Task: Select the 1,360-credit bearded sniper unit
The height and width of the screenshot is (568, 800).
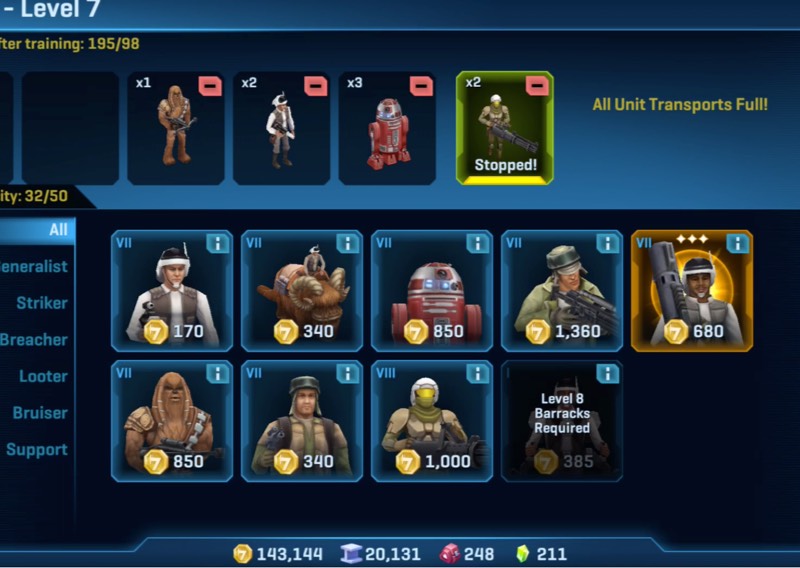Action: click(561, 291)
